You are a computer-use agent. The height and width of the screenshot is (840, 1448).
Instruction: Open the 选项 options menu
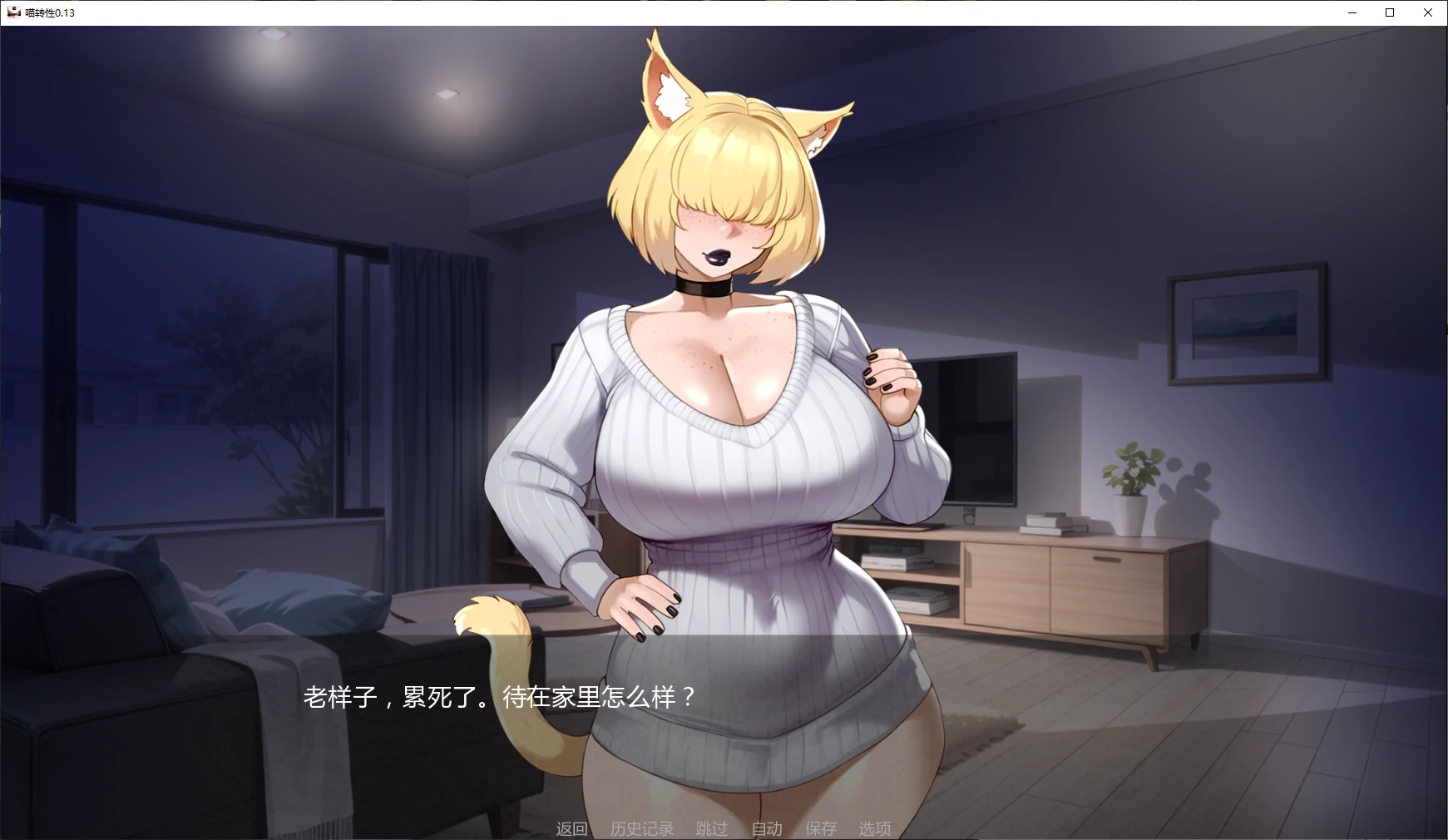[874, 828]
